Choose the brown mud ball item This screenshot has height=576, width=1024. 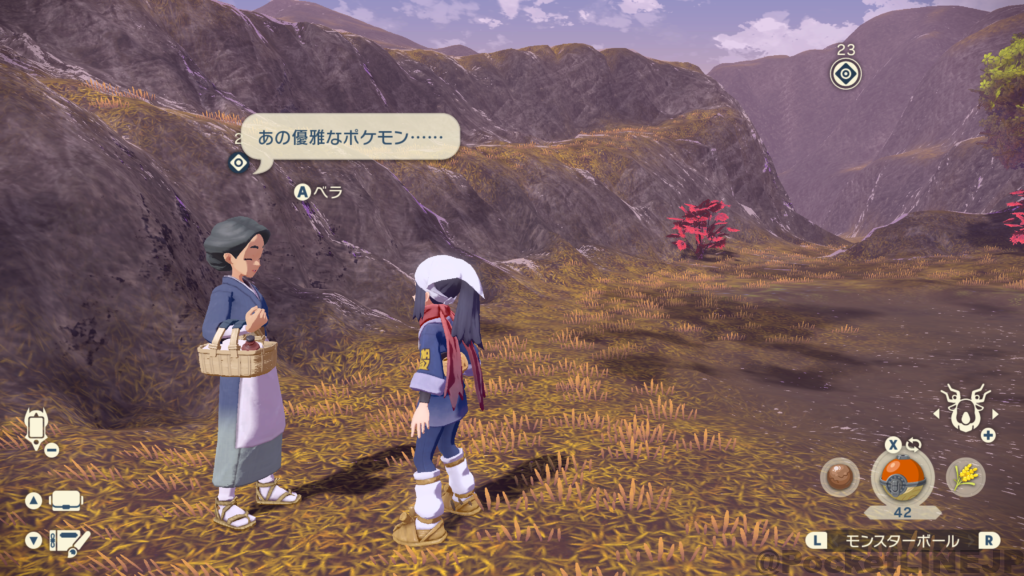click(x=839, y=477)
